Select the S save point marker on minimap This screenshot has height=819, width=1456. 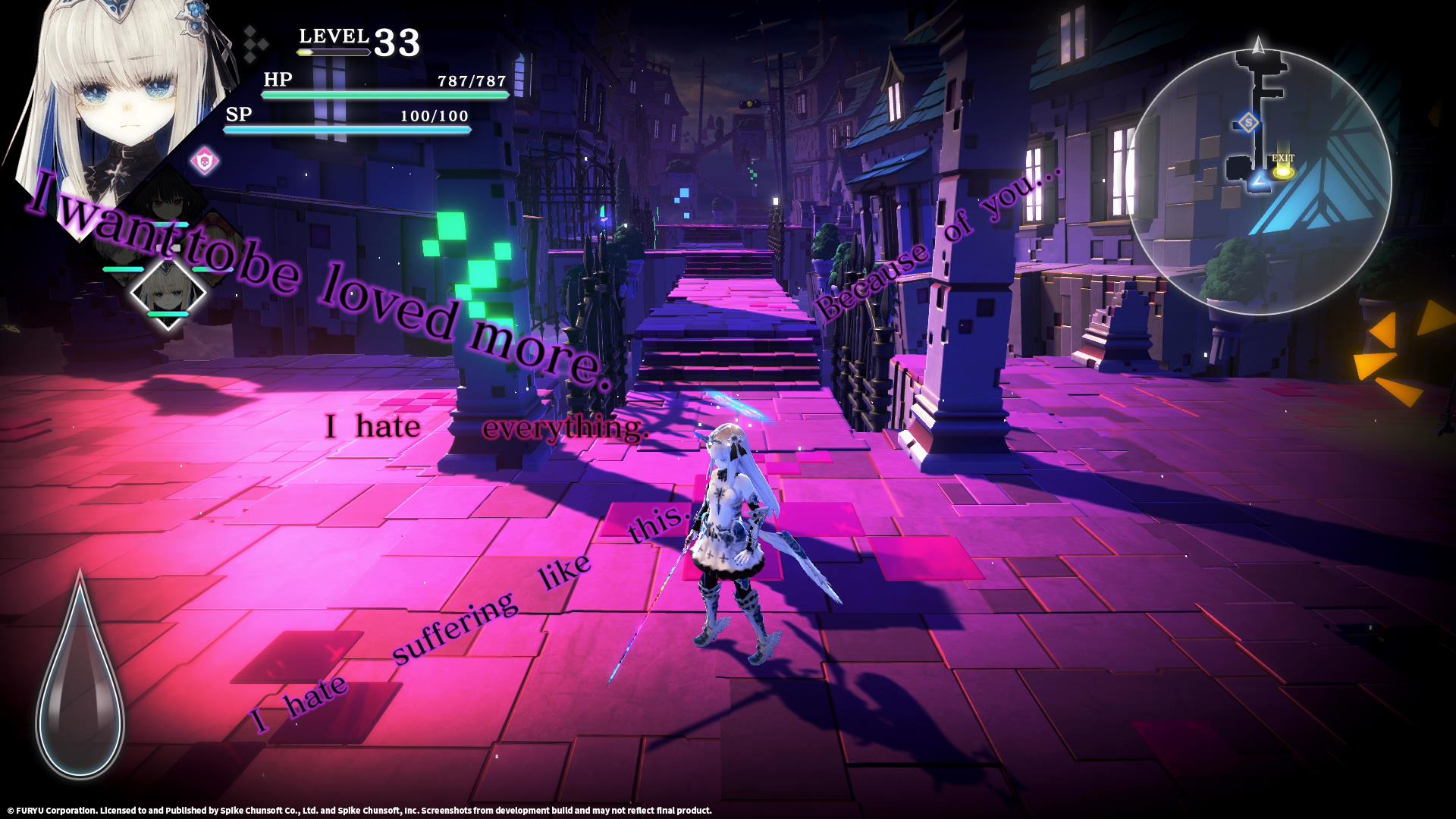pos(1250,122)
